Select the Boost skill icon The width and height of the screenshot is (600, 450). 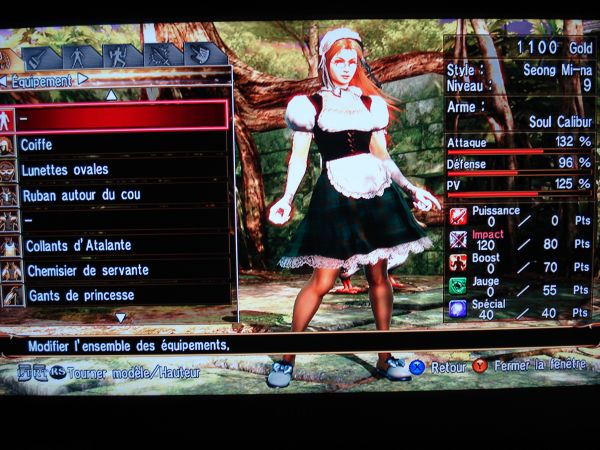[x=458, y=263]
